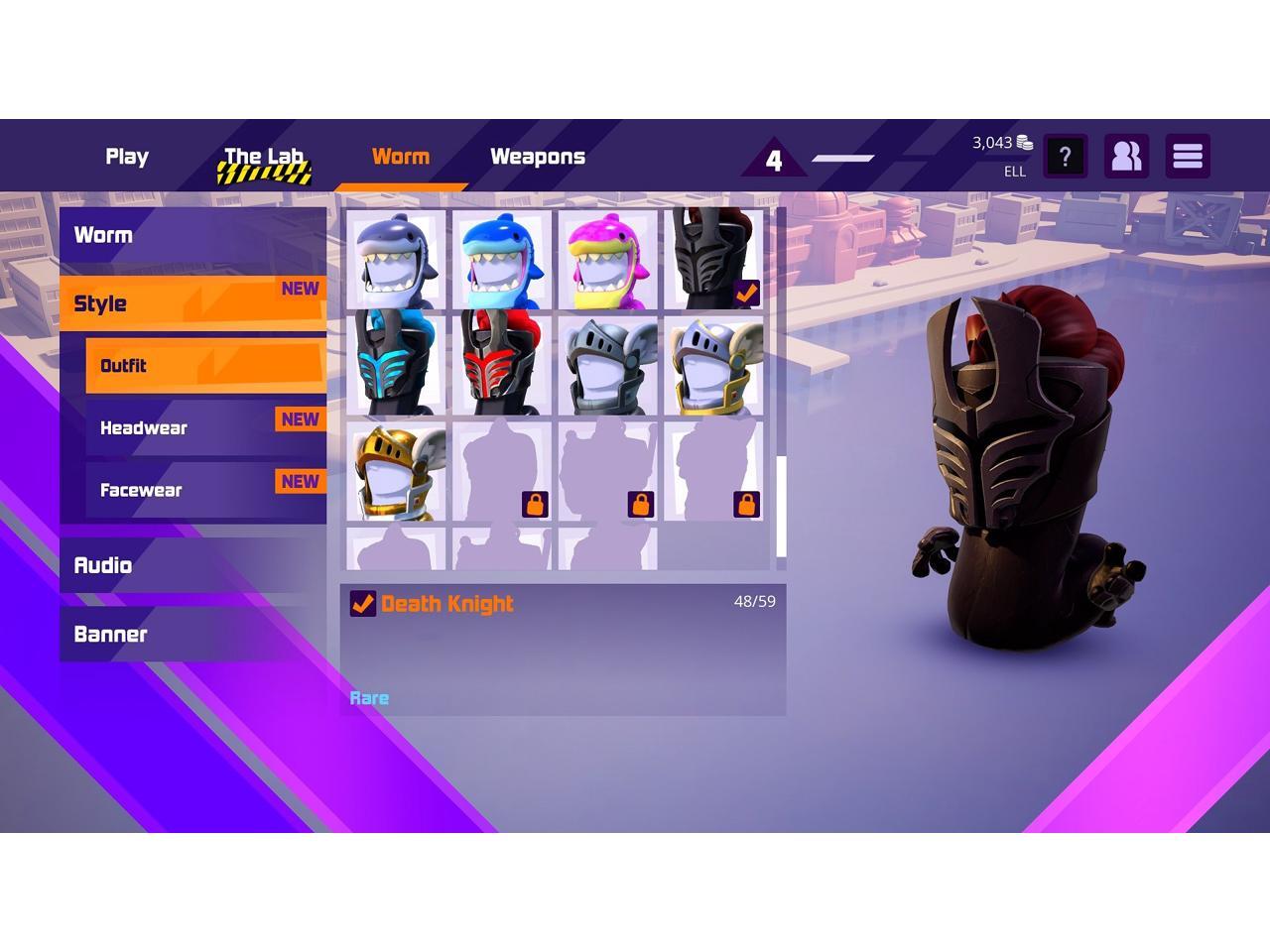This screenshot has height=952, width=1270.
Task: Open The Lab tab
Action: tap(264, 158)
